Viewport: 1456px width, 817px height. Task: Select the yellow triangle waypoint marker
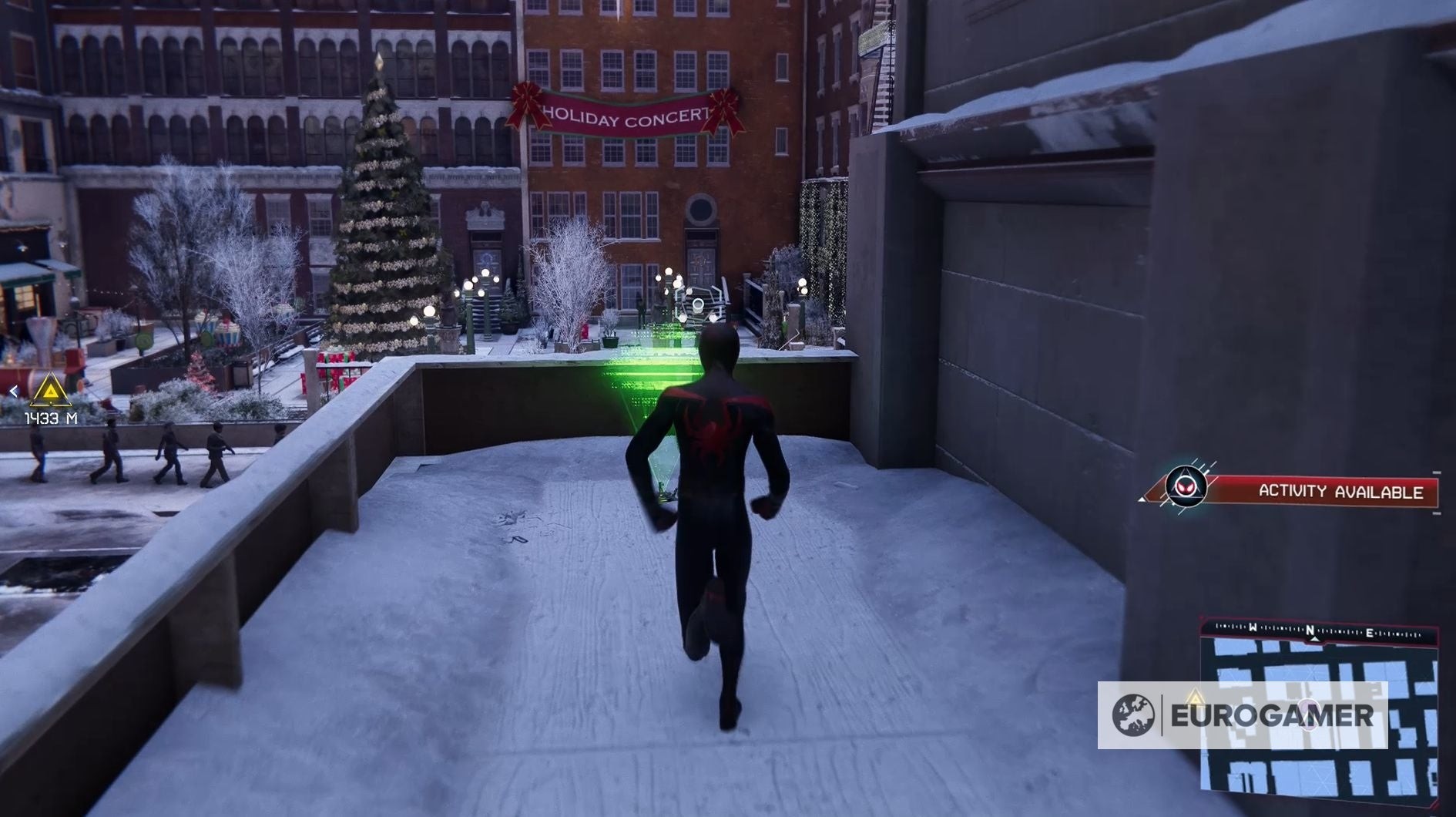(50, 391)
